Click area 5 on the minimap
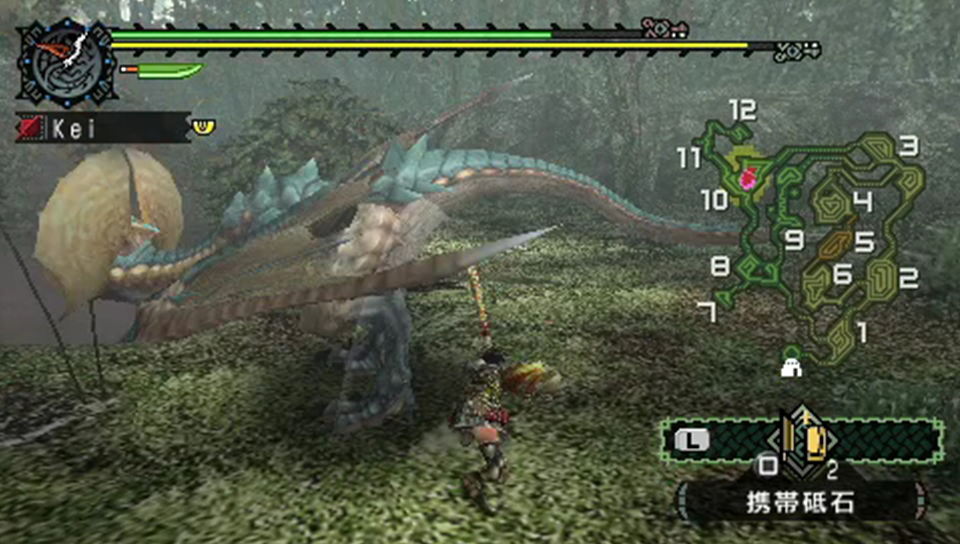Viewport: 960px width, 544px height. 863,242
